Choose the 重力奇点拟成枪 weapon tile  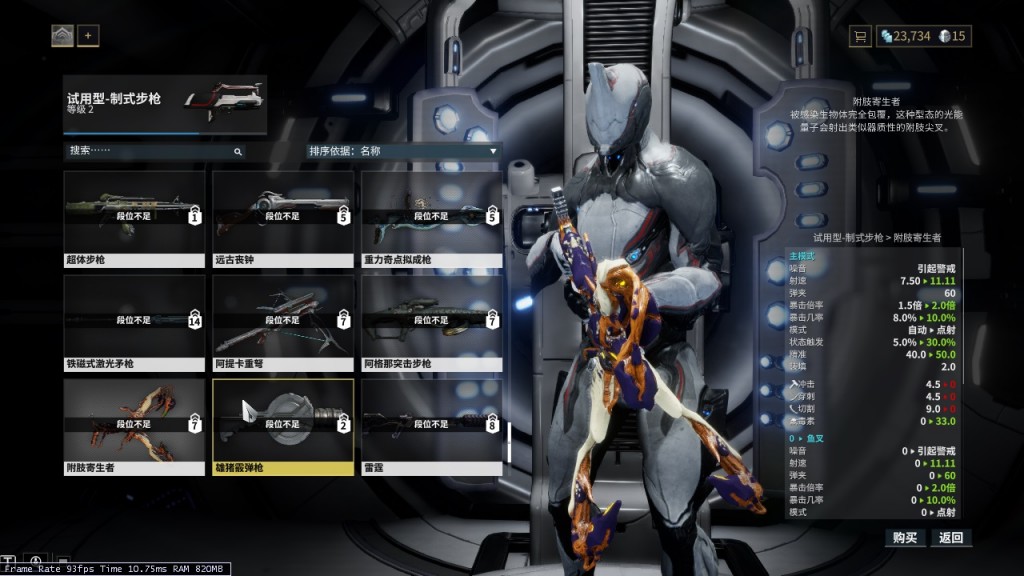point(432,218)
